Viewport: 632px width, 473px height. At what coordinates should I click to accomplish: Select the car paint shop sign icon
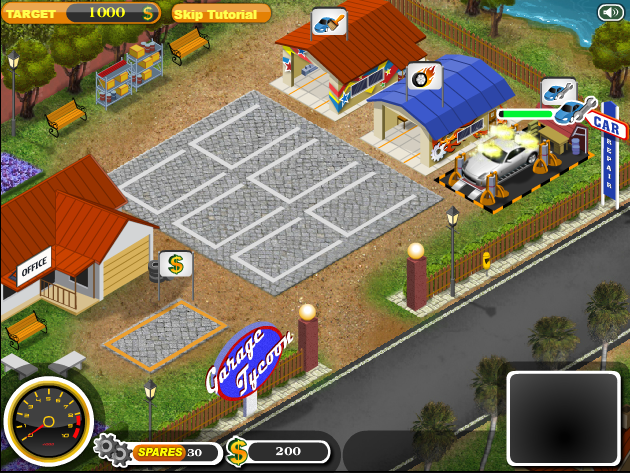point(329,22)
